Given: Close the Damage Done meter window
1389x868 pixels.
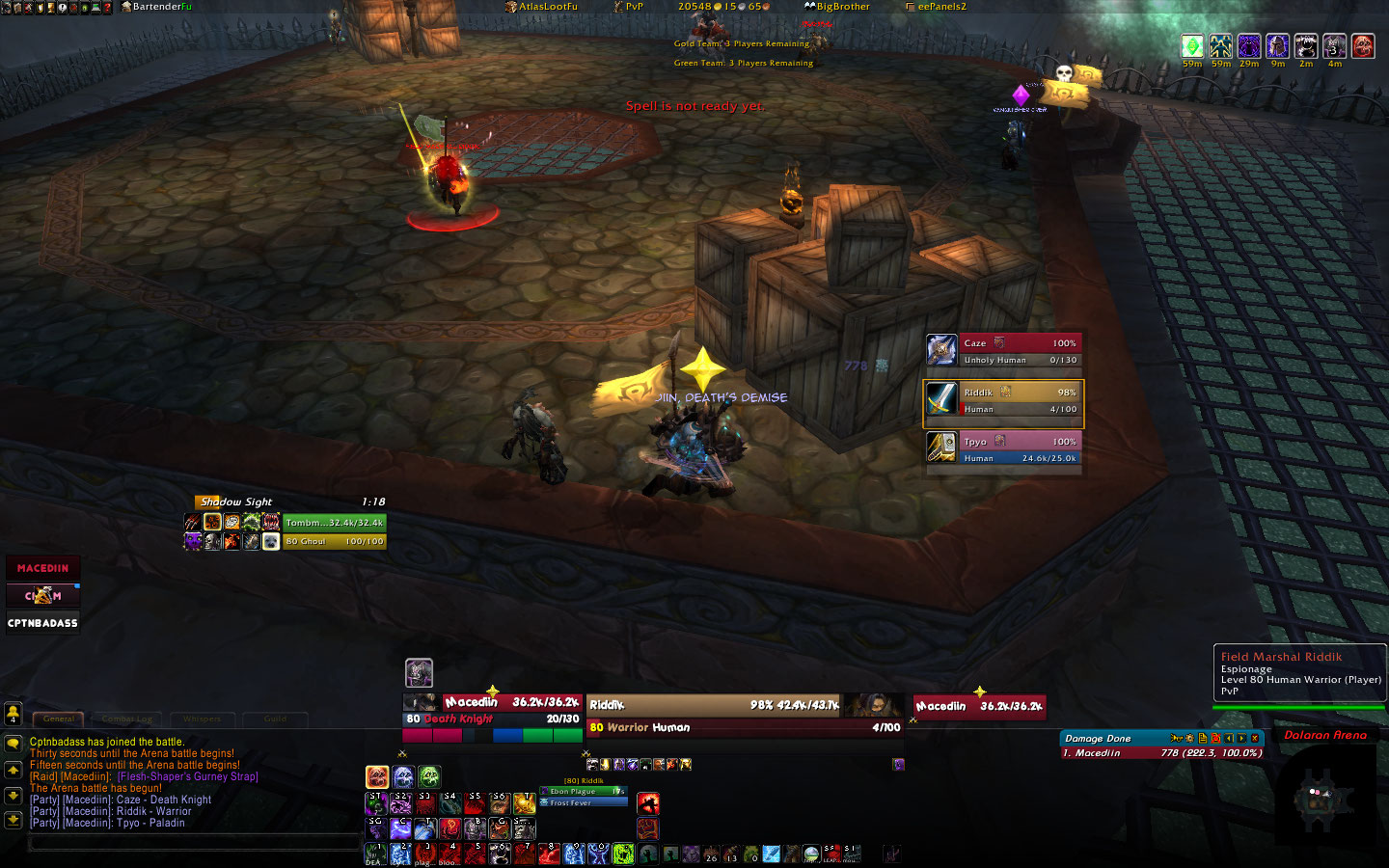Looking at the screenshot, I should coord(1255,739).
